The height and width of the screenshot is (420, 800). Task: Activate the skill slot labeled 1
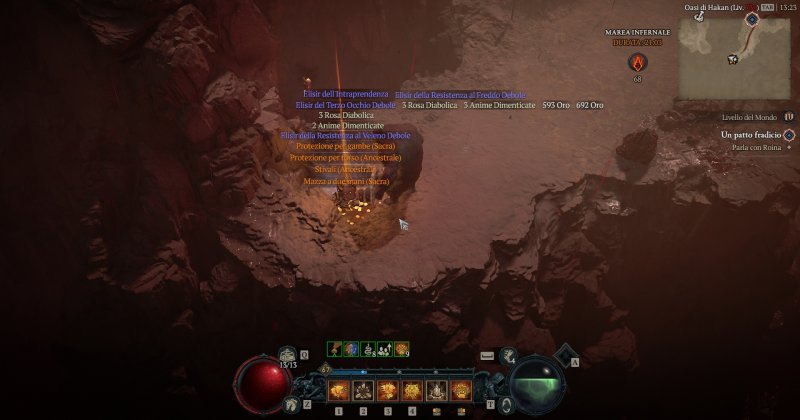pos(338,390)
